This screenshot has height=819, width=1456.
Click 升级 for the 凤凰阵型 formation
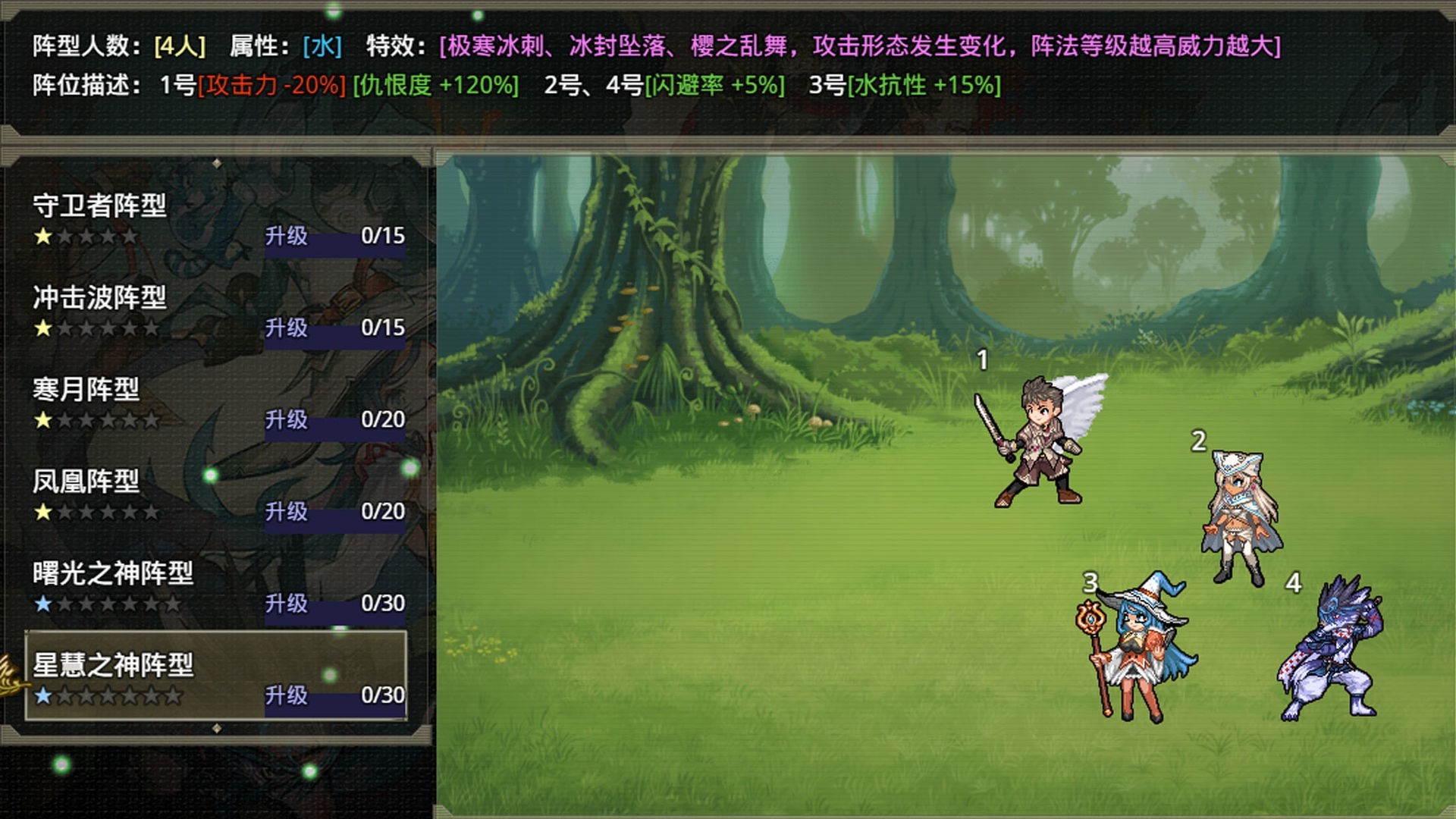point(287,513)
